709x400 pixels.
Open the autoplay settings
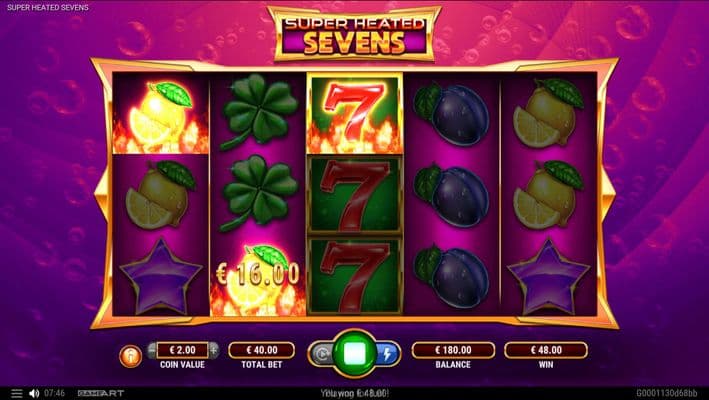(322, 353)
